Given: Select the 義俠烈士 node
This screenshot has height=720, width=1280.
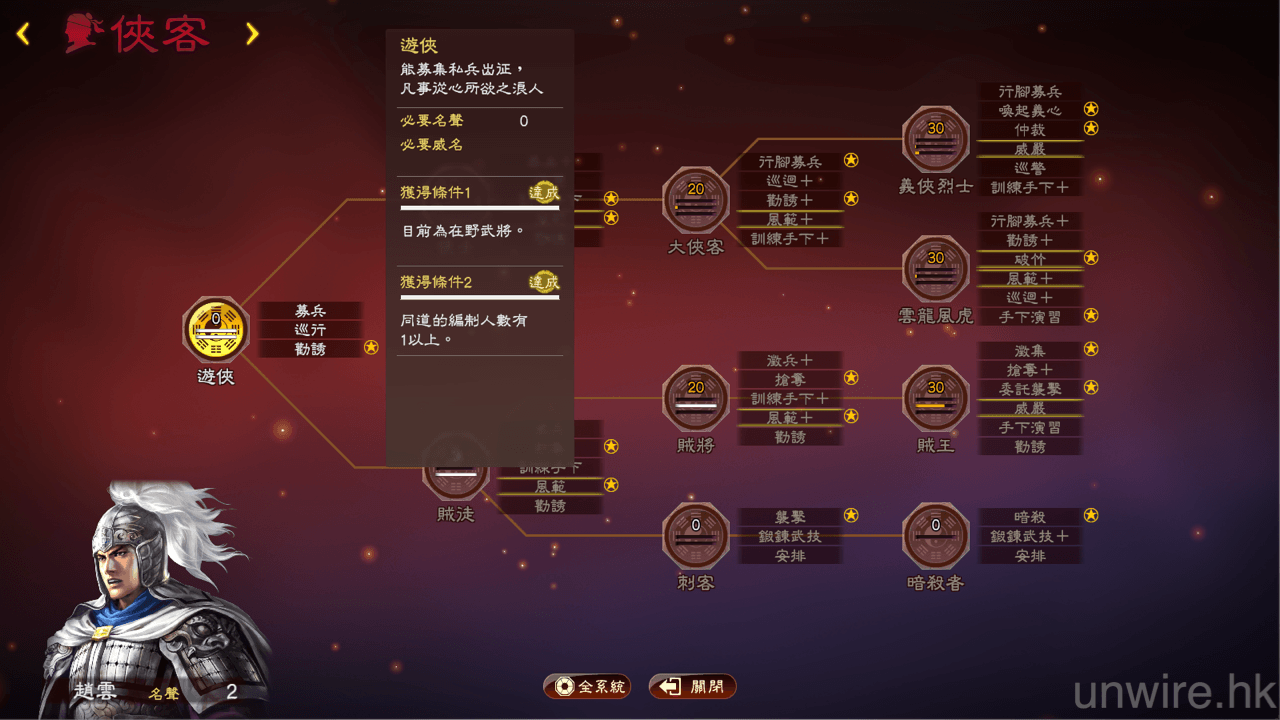Looking at the screenshot, I should [936, 140].
